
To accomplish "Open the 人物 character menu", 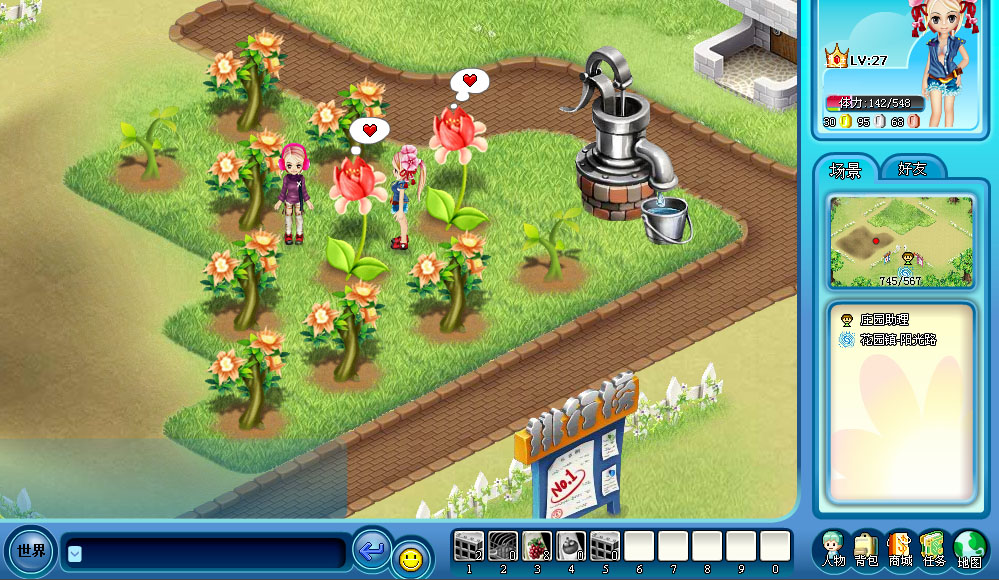I will (x=833, y=549).
